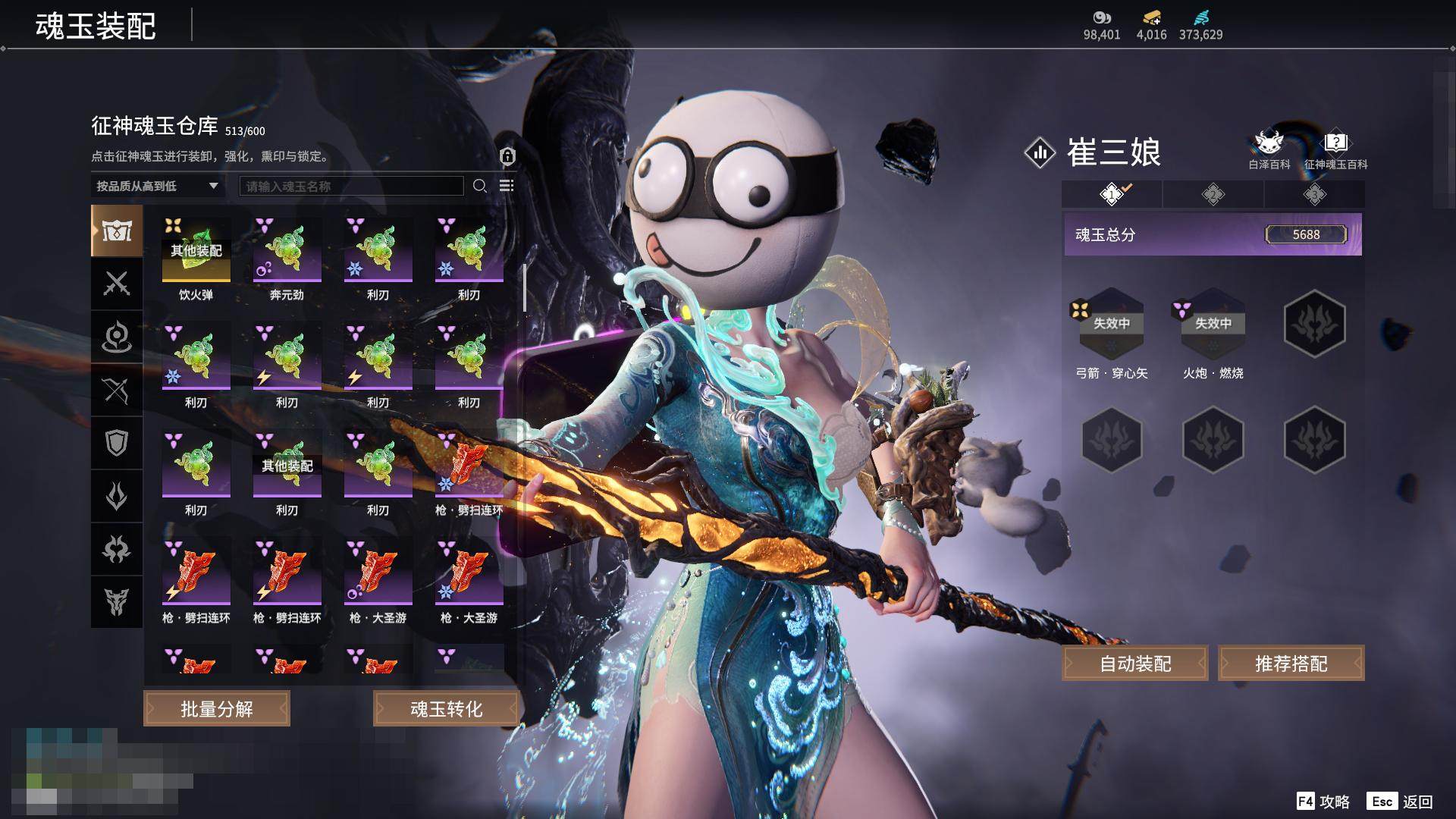Select the 饮火弹 soul jade slot
Image resolution: width=1456 pixels, height=819 pixels.
196,250
